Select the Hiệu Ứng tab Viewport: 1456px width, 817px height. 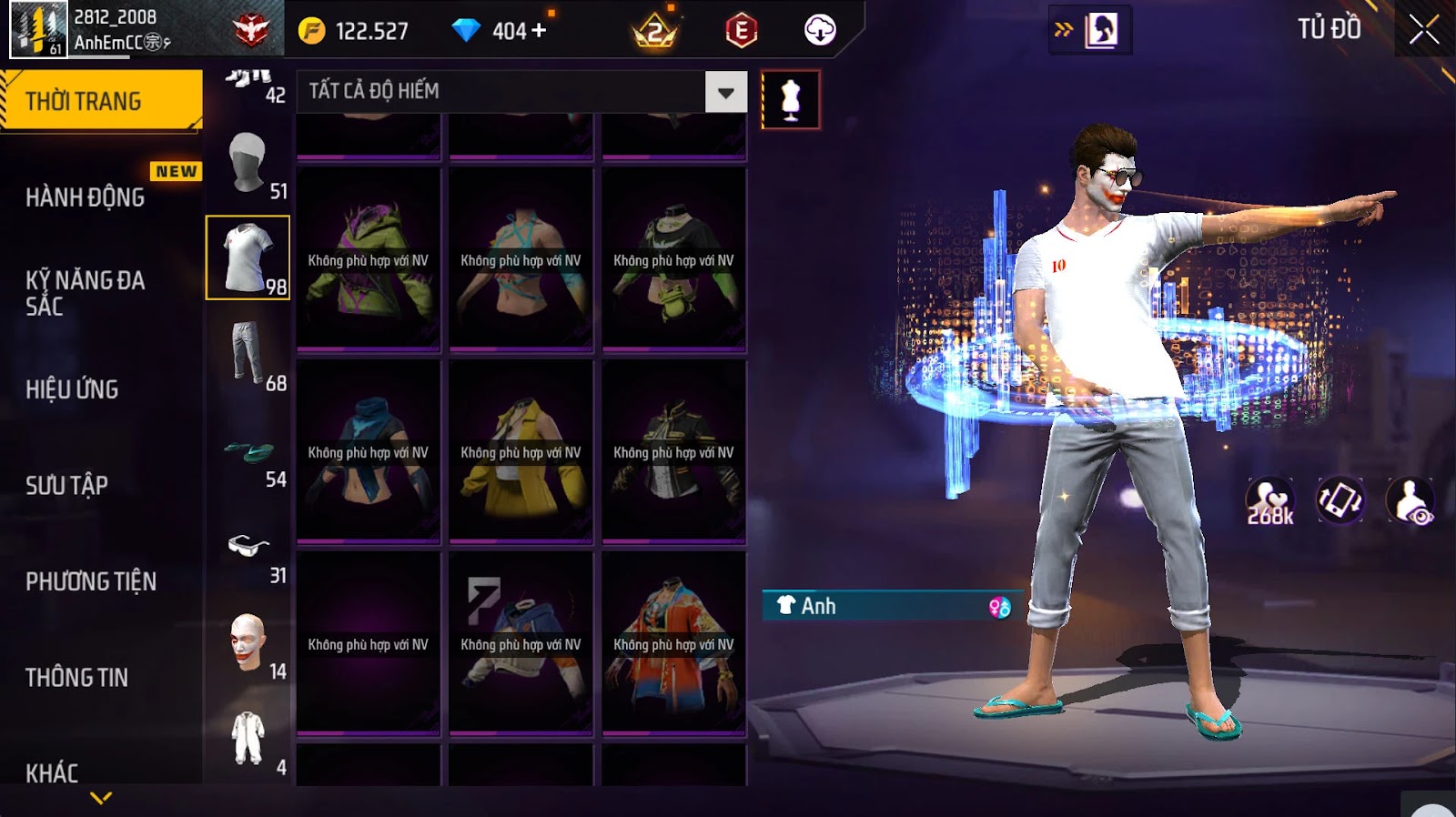72,388
